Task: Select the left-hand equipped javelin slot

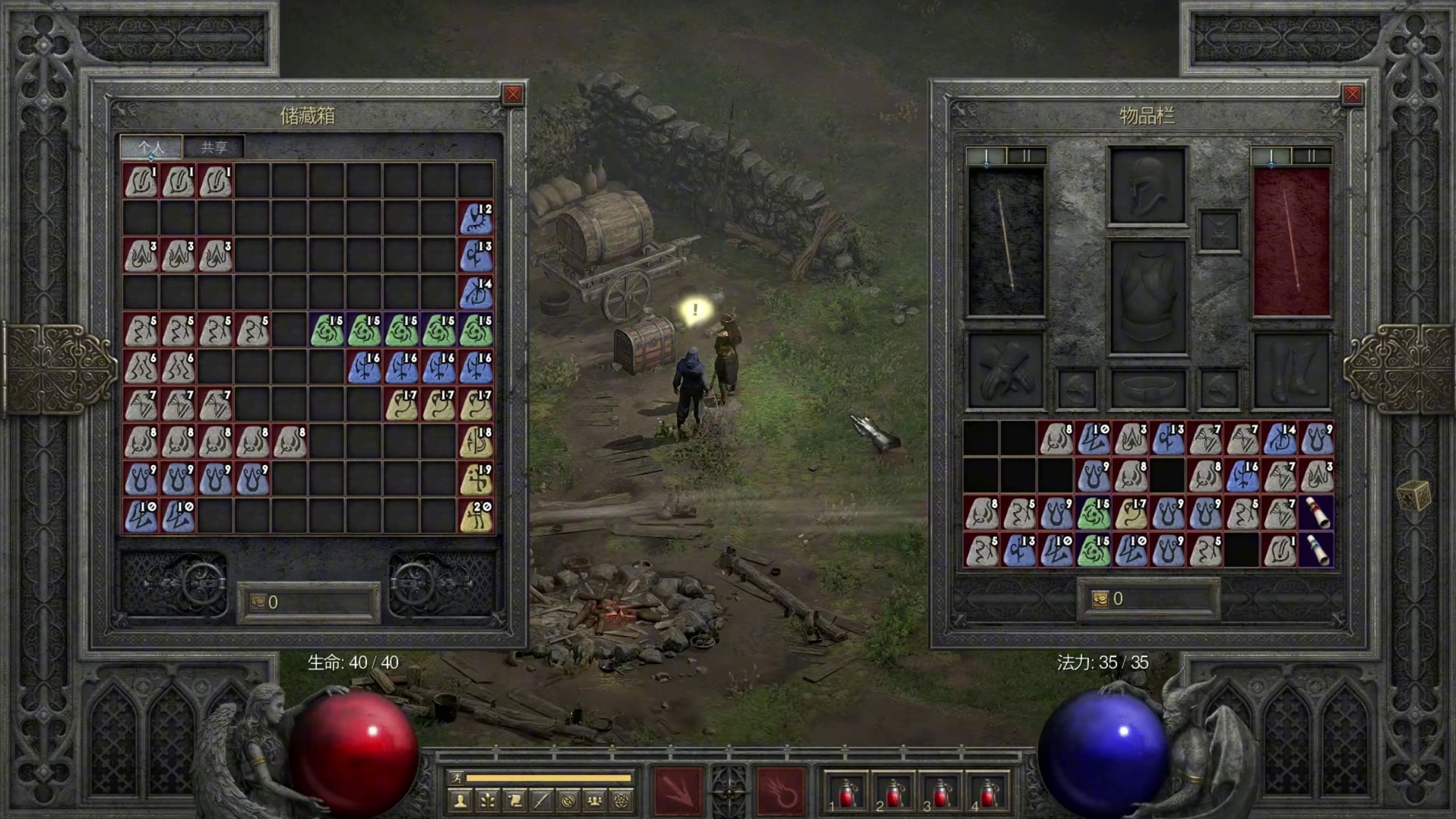Action: (x=1006, y=242)
